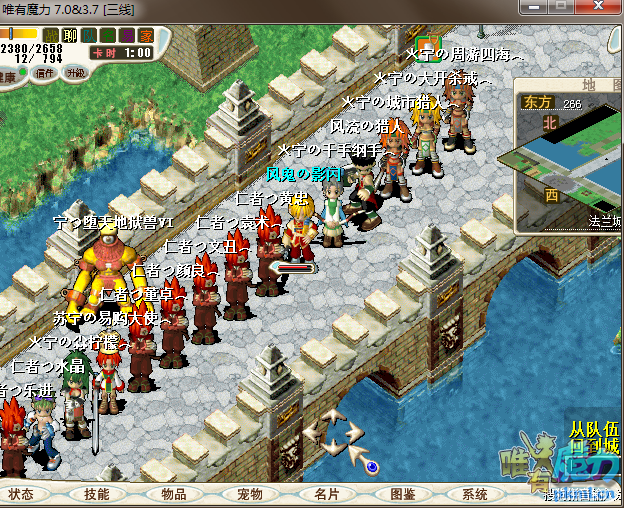Viewport: 624px width, 508px height.
Task: Open the 系统 system menu
Action: (x=475, y=494)
